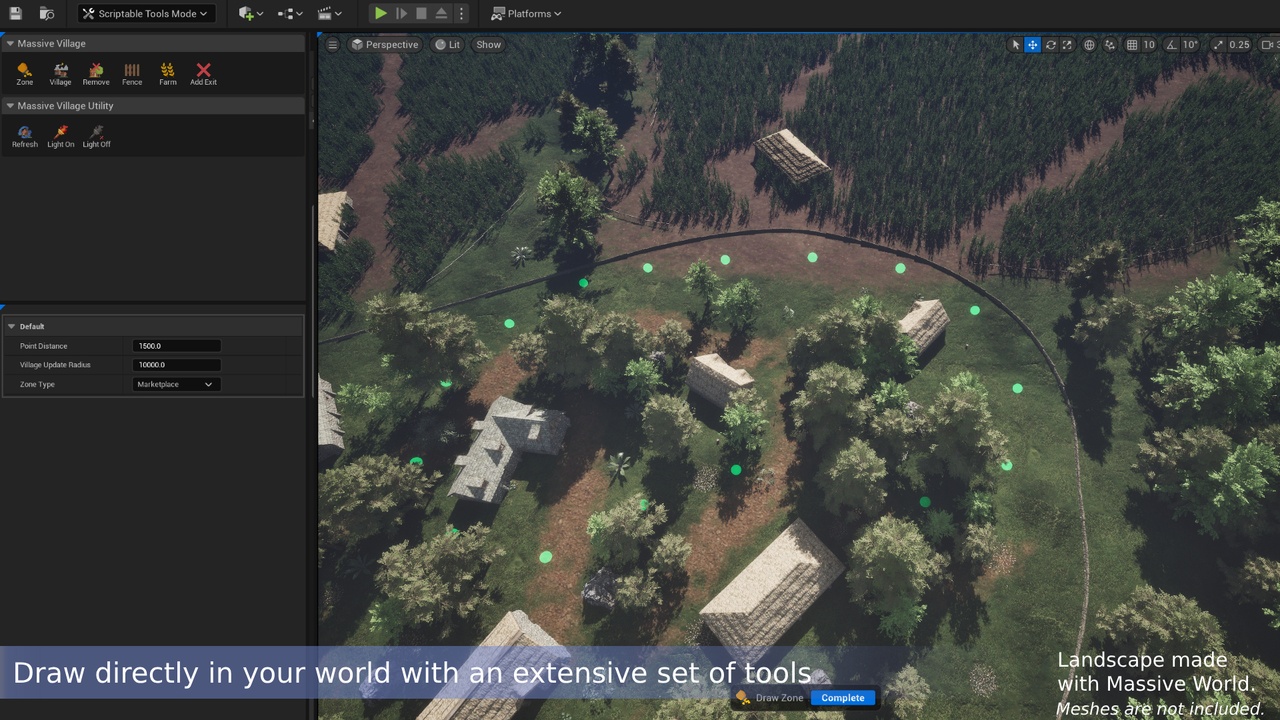1280x720 pixels.
Task: Toggle Lit viewport shading mode
Action: [447, 44]
